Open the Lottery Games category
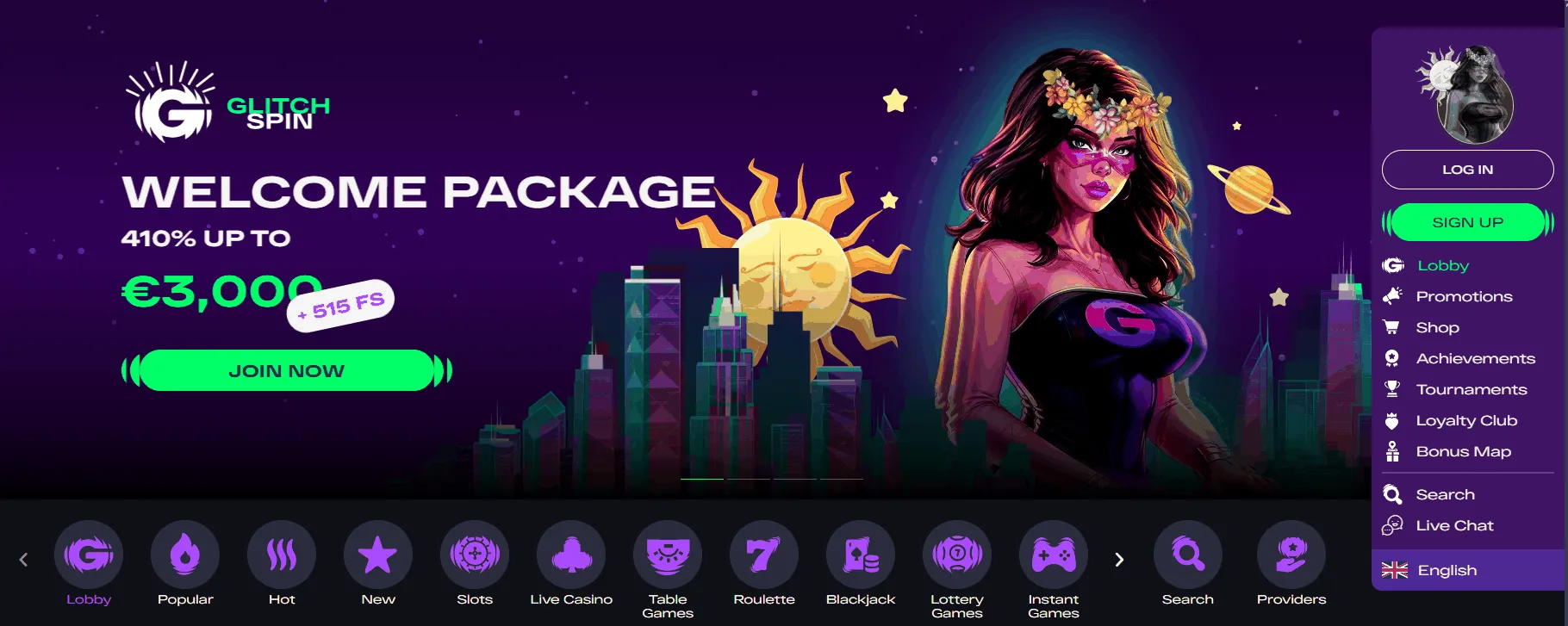The width and height of the screenshot is (1568, 626). pos(956,555)
